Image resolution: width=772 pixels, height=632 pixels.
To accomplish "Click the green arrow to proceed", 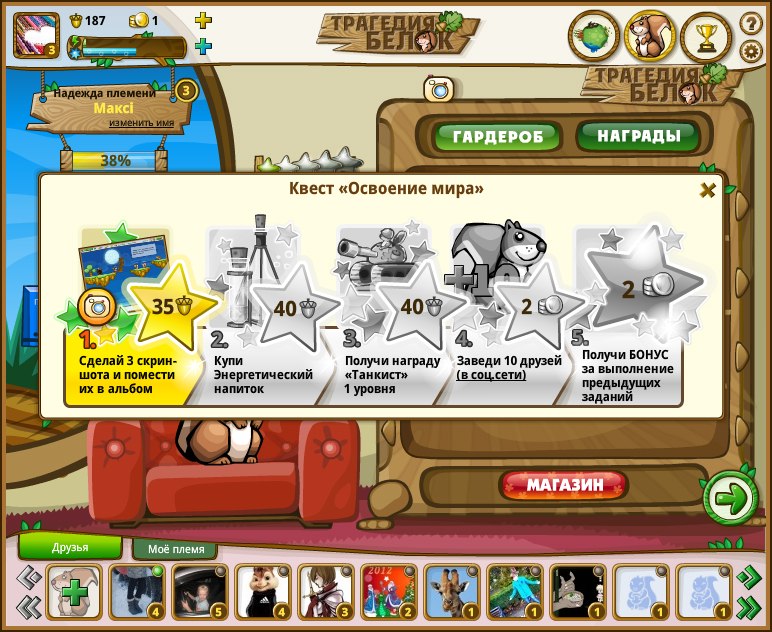I will click(x=730, y=495).
